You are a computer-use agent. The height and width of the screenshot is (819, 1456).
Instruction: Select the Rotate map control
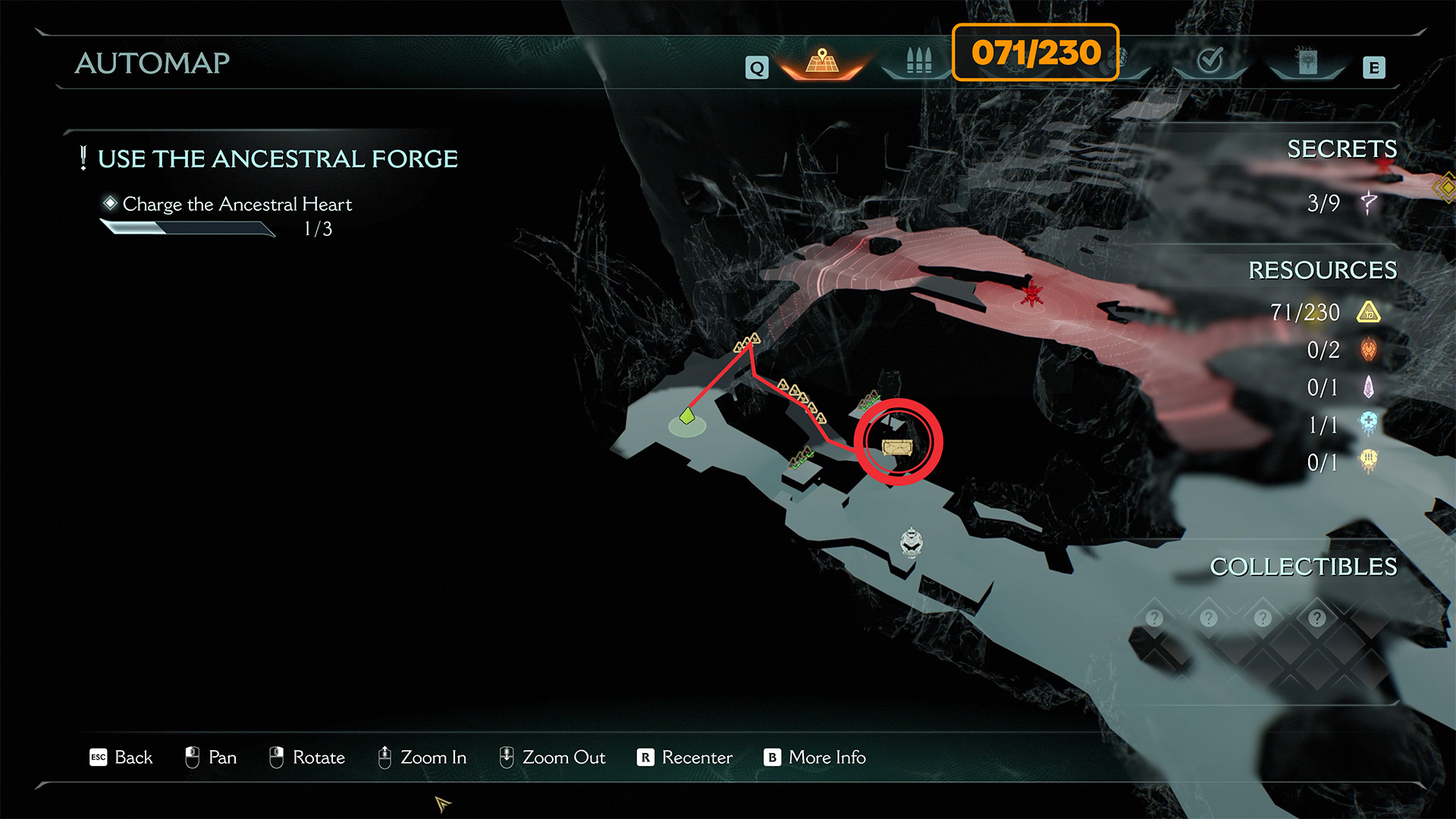click(x=307, y=758)
